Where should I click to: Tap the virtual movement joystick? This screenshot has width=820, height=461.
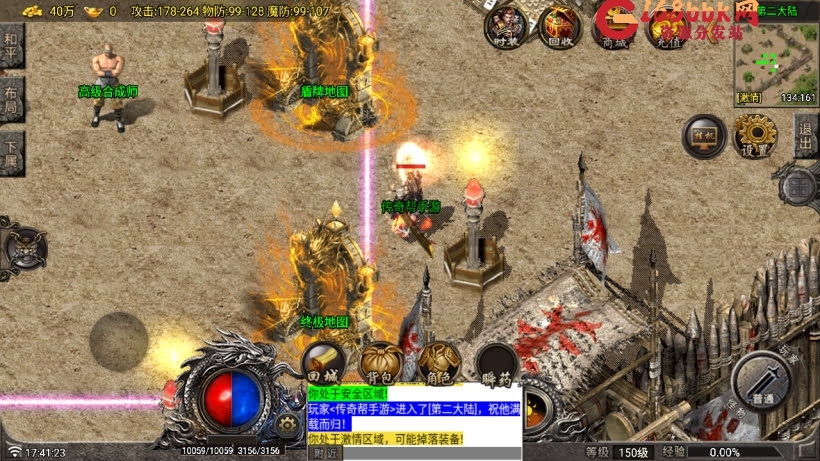pos(119,340)
